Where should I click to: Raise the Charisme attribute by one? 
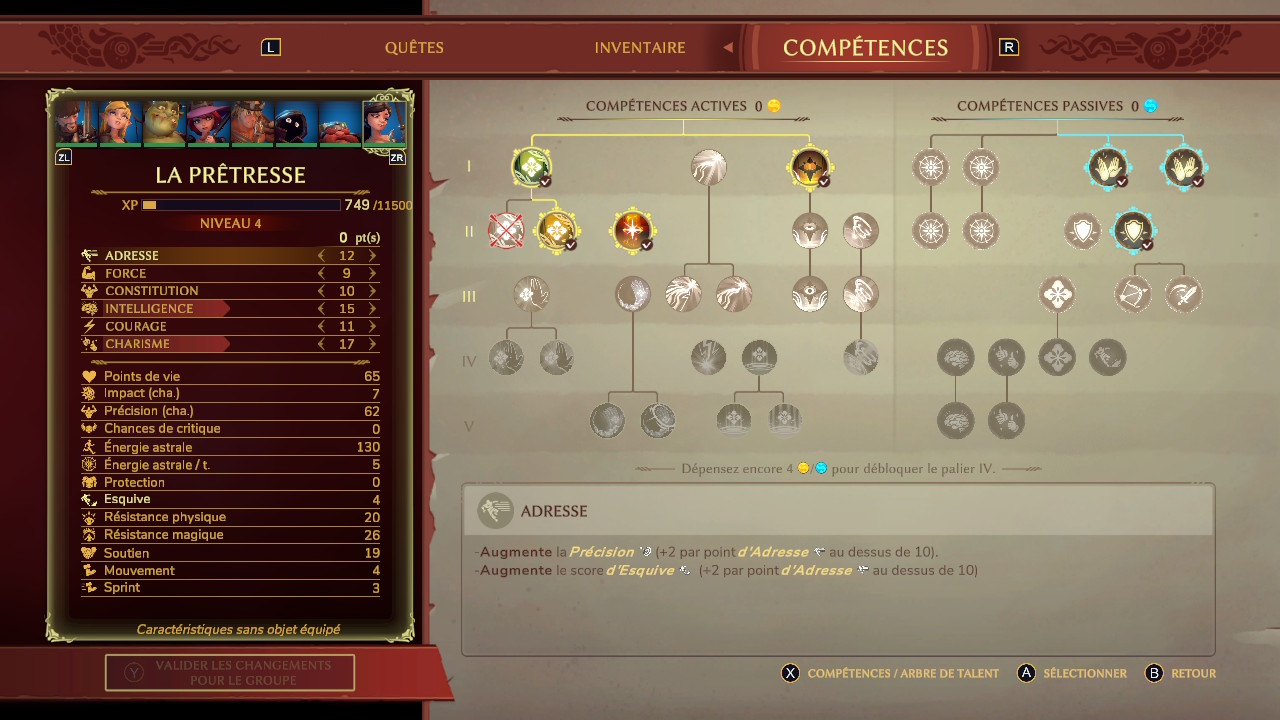[373, 344]
